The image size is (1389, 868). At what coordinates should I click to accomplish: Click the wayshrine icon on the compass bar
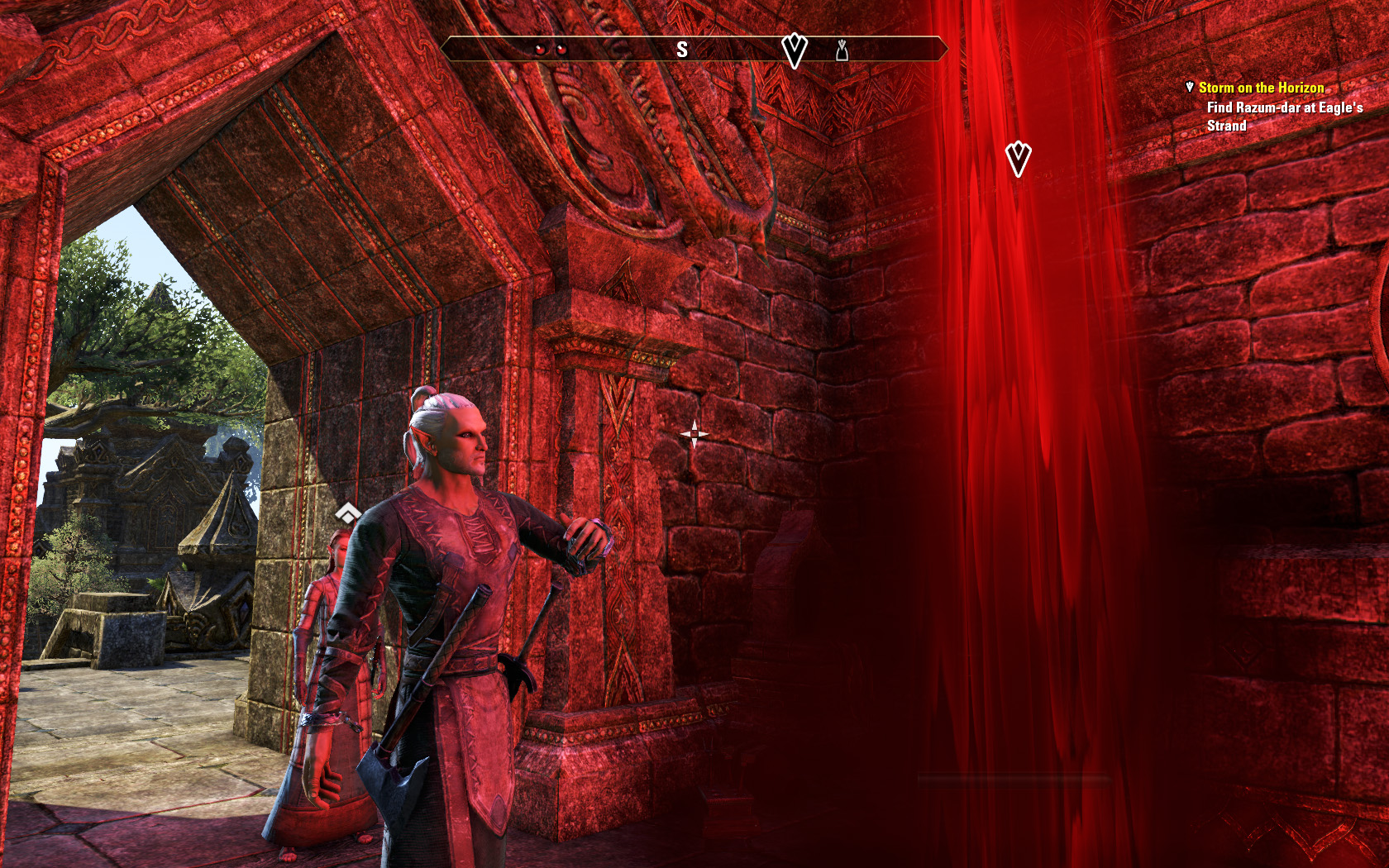[x=842, y=51]
